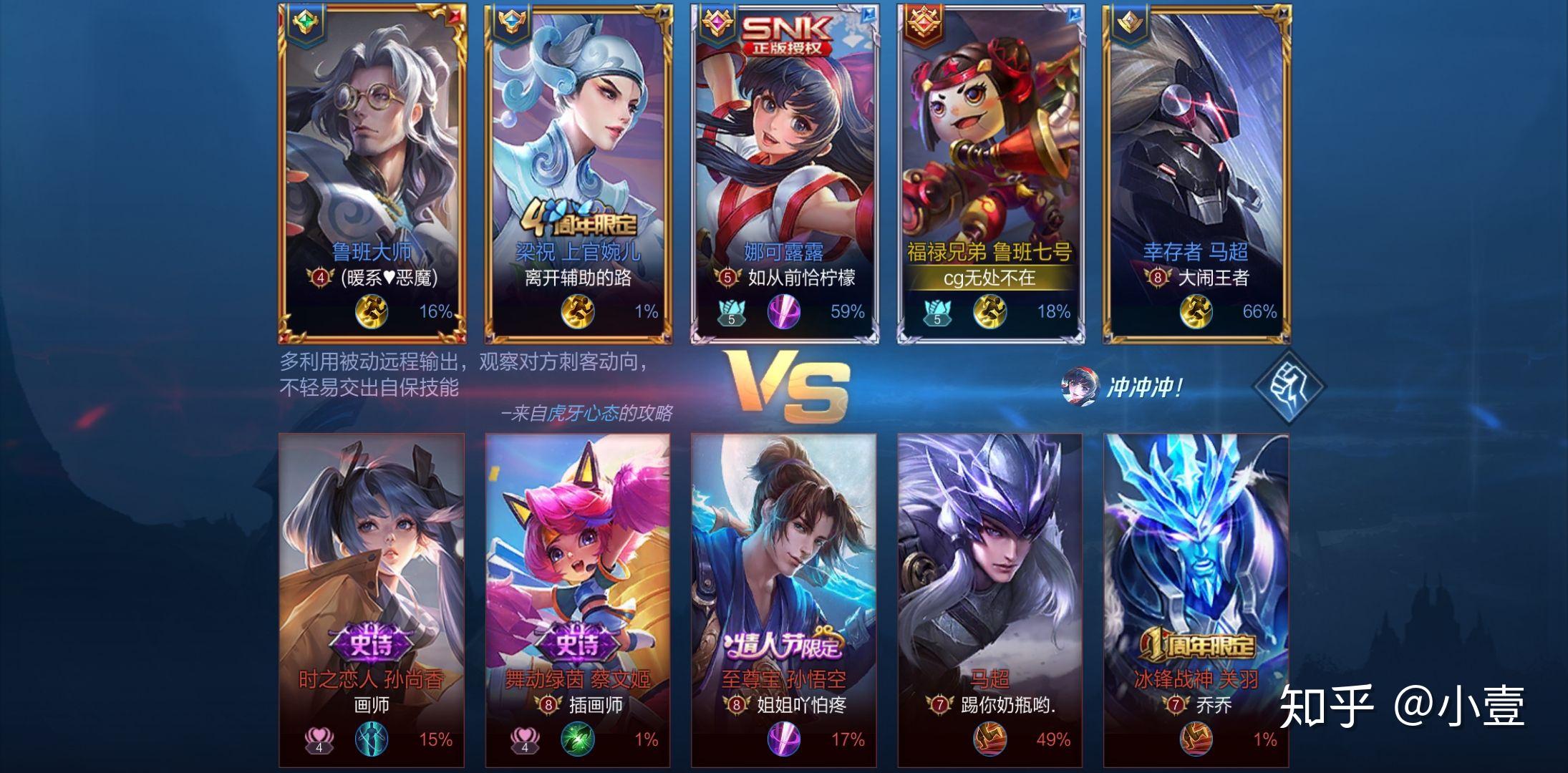The image size is (1568, 773).
Task: Open the 福禄兄弟 鲁班七号 card
Action: pyautogui.click(x=991, y=173)
